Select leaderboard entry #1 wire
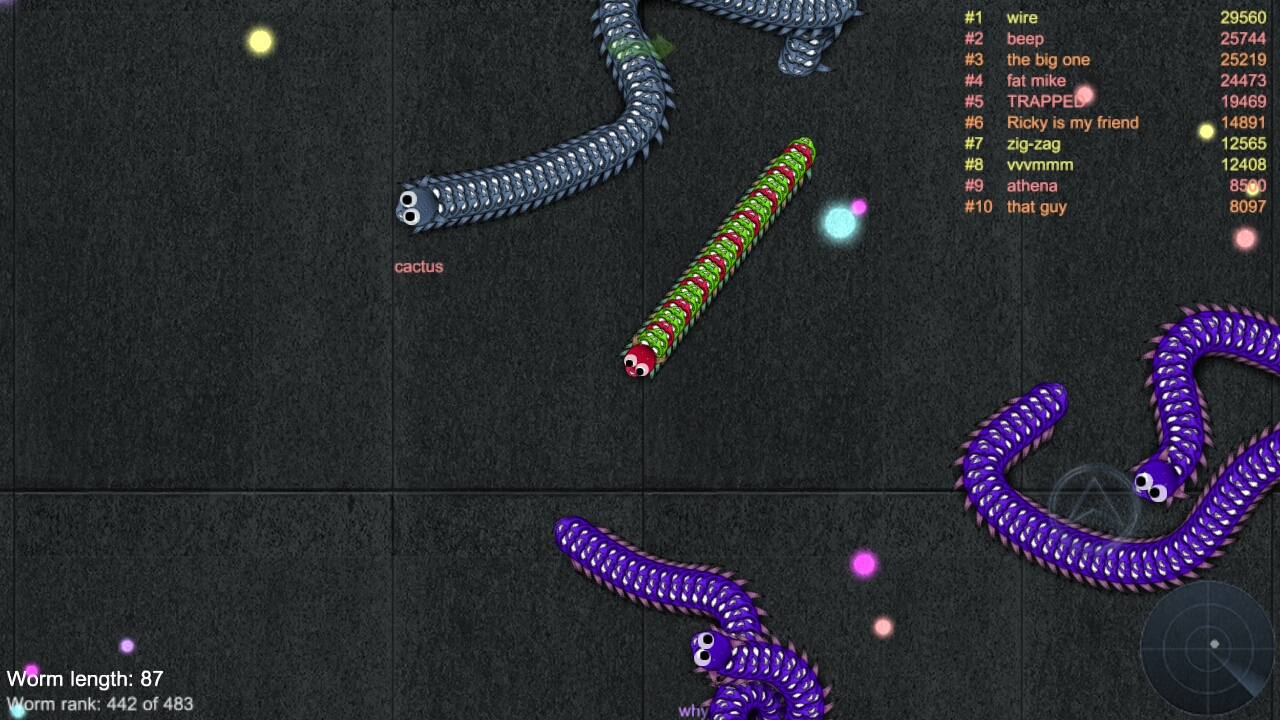 pyautogui.click(x=1023, y=17)
